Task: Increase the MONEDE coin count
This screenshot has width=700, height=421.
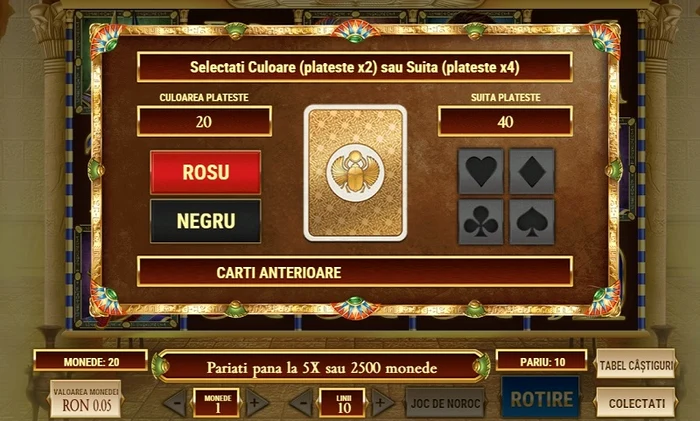Action: coord(257,404)
